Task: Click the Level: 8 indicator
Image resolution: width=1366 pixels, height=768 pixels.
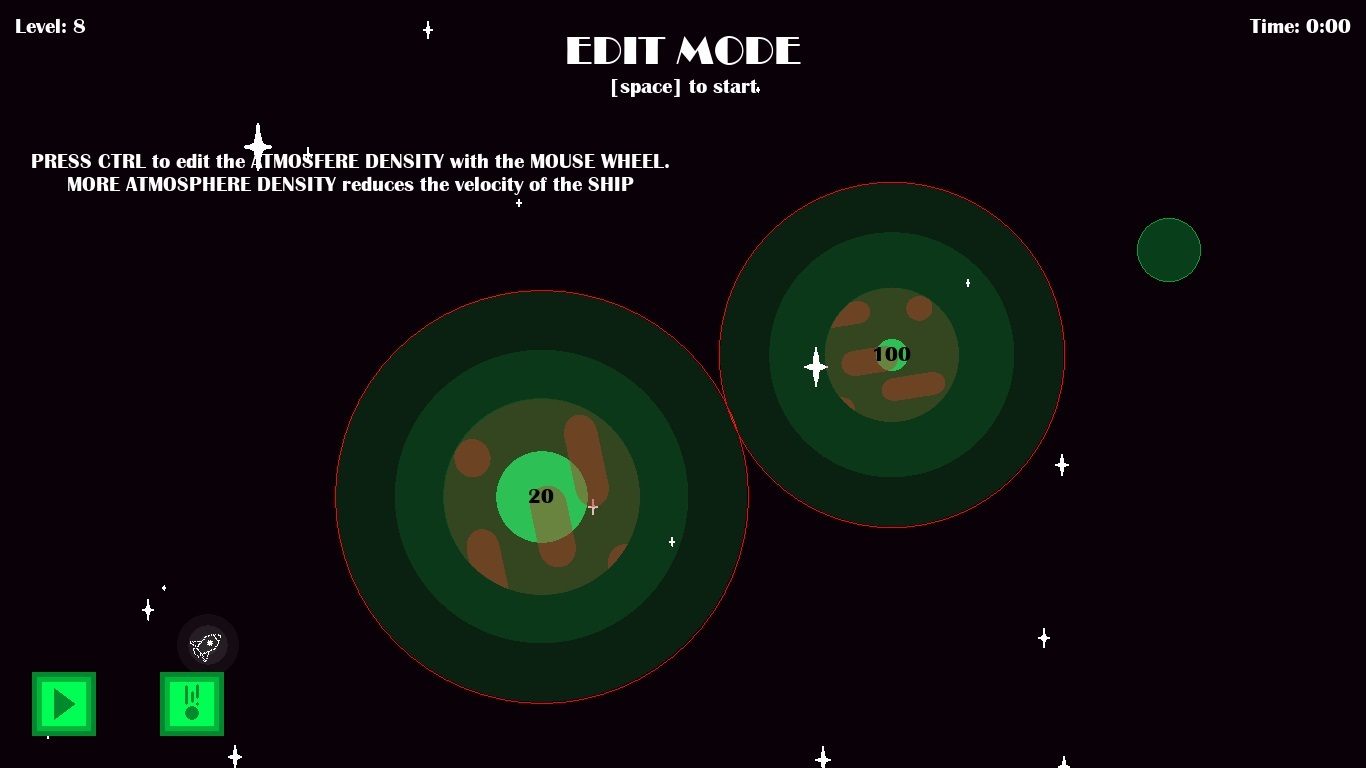Action: (50, 26)
